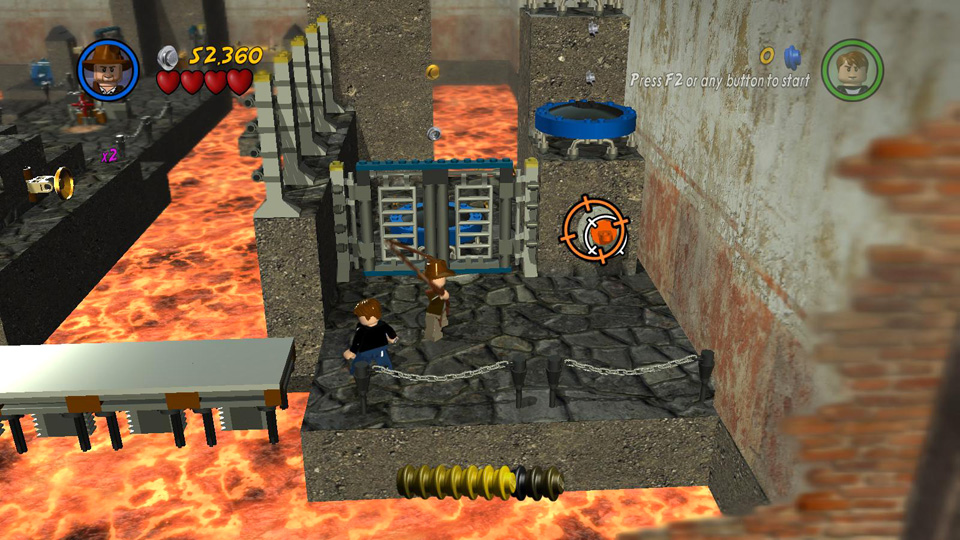Click the player two character portrait
Viewport: 960px width, 540px height.
[852, 70]
